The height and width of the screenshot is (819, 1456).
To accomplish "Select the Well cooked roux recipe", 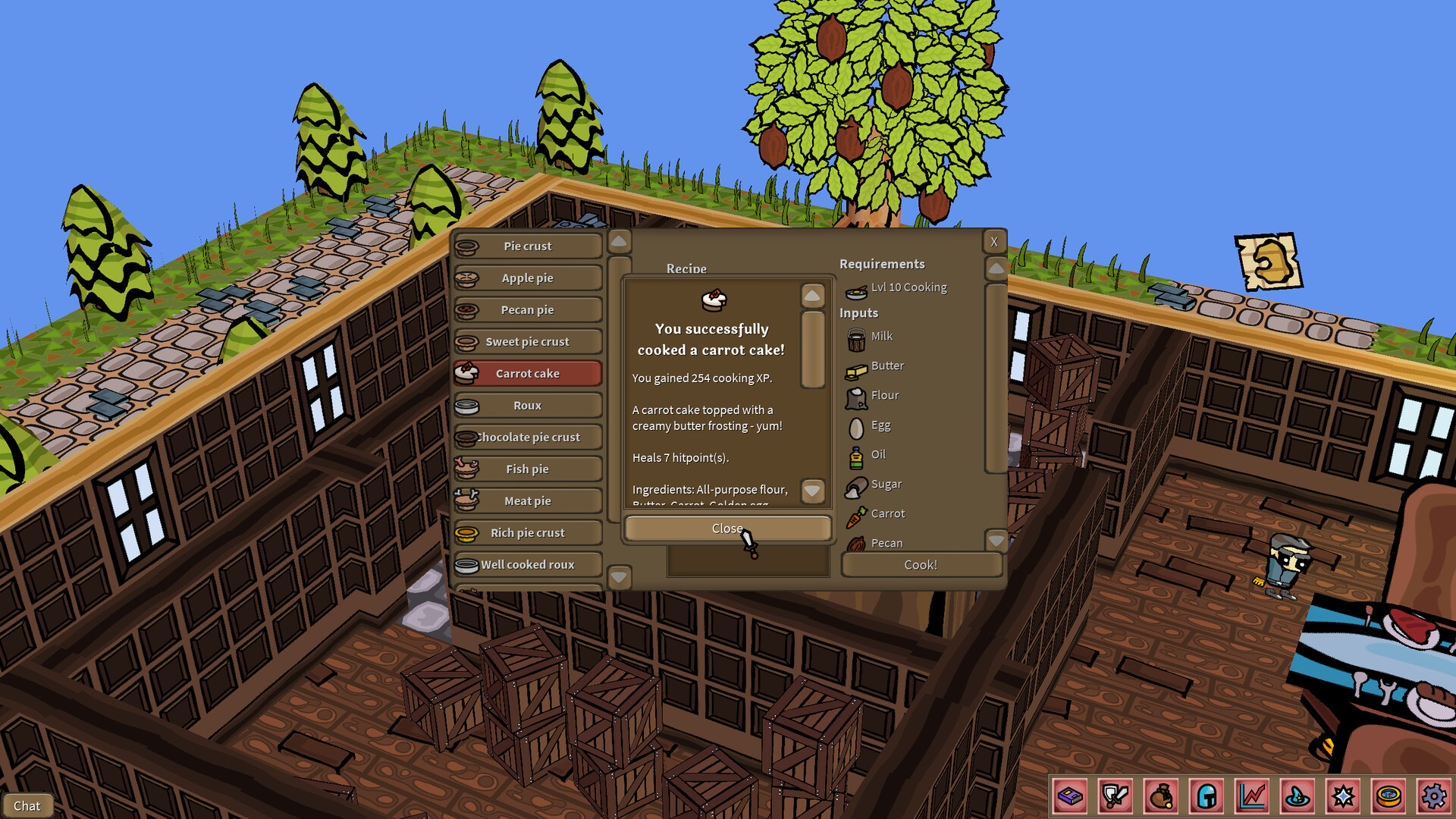I will (527, 564).
